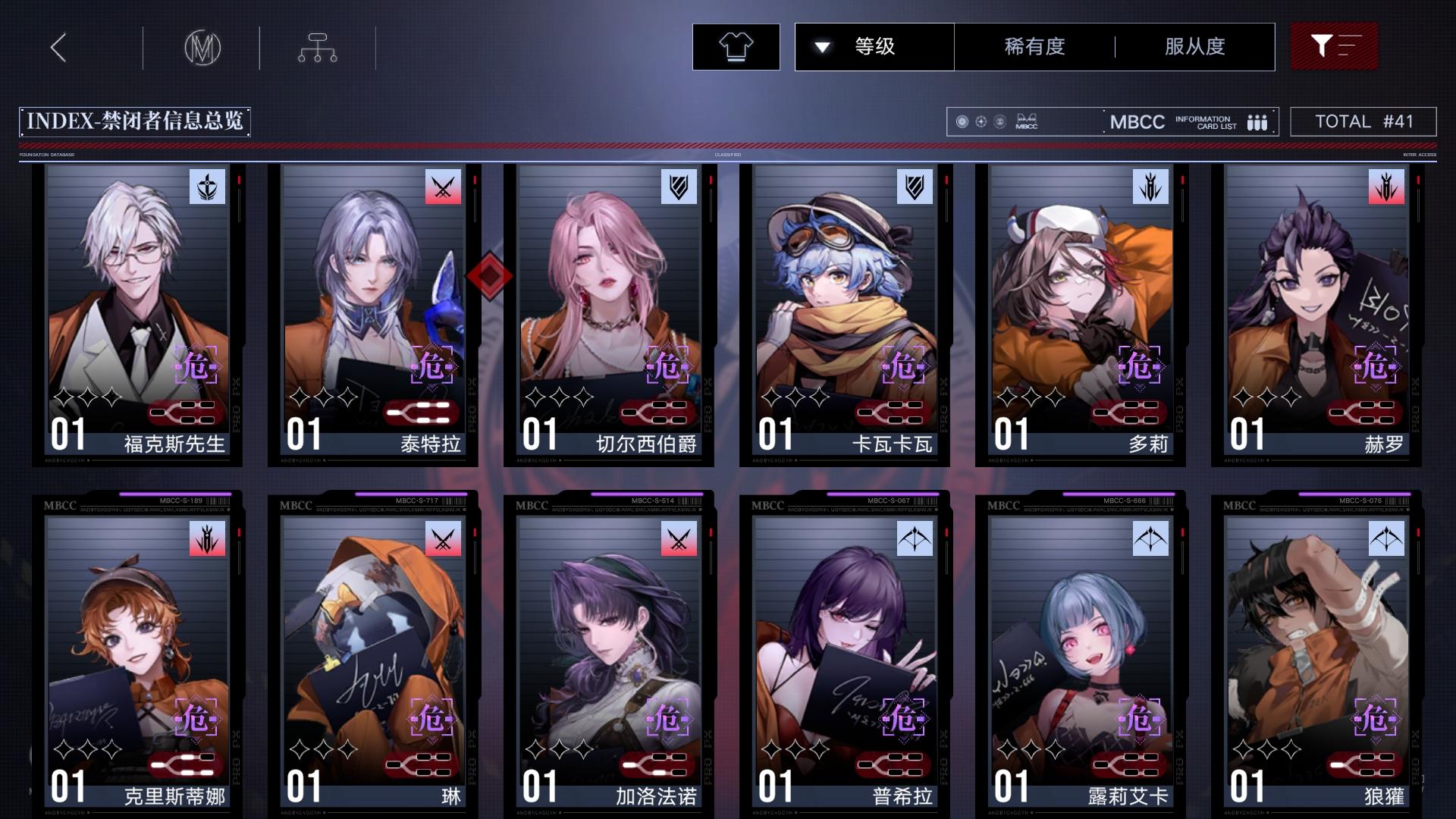Viewport: 1456px width, 819px height.
Task: Open the 等级 sort dropdown
Action: (x=872, y=46)
